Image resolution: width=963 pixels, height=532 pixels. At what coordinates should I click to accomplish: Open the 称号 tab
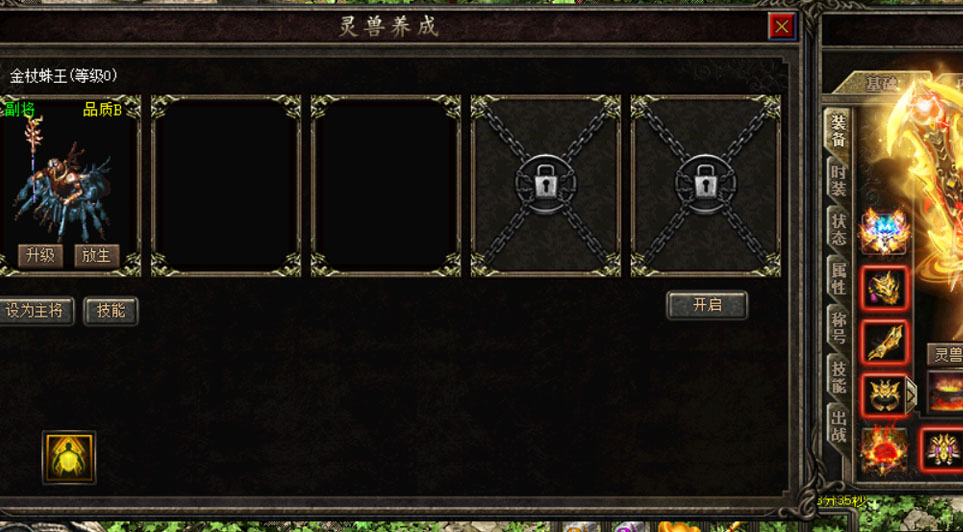click(x=838, y=328)
